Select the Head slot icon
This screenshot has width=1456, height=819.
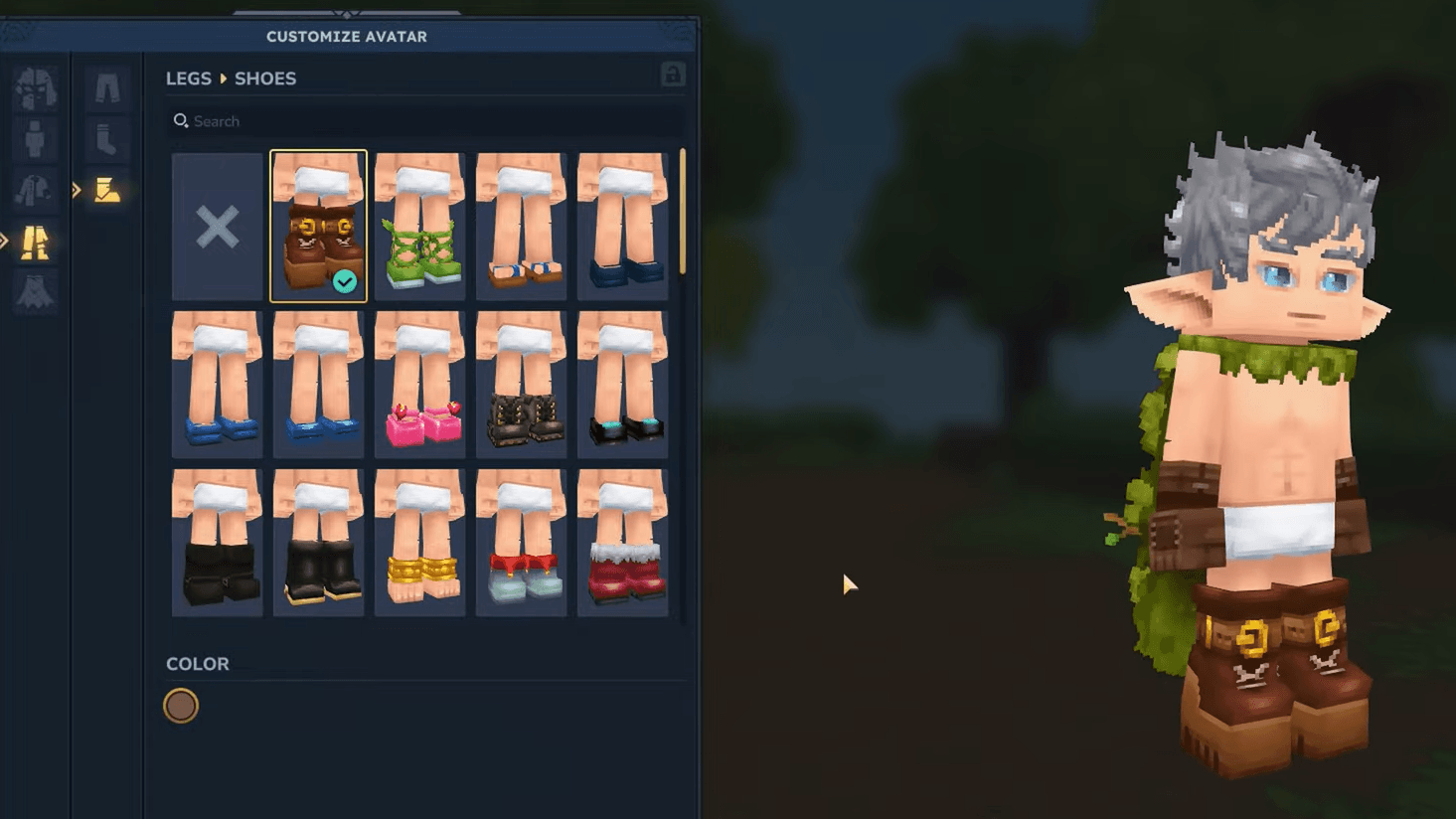[35, 87]
